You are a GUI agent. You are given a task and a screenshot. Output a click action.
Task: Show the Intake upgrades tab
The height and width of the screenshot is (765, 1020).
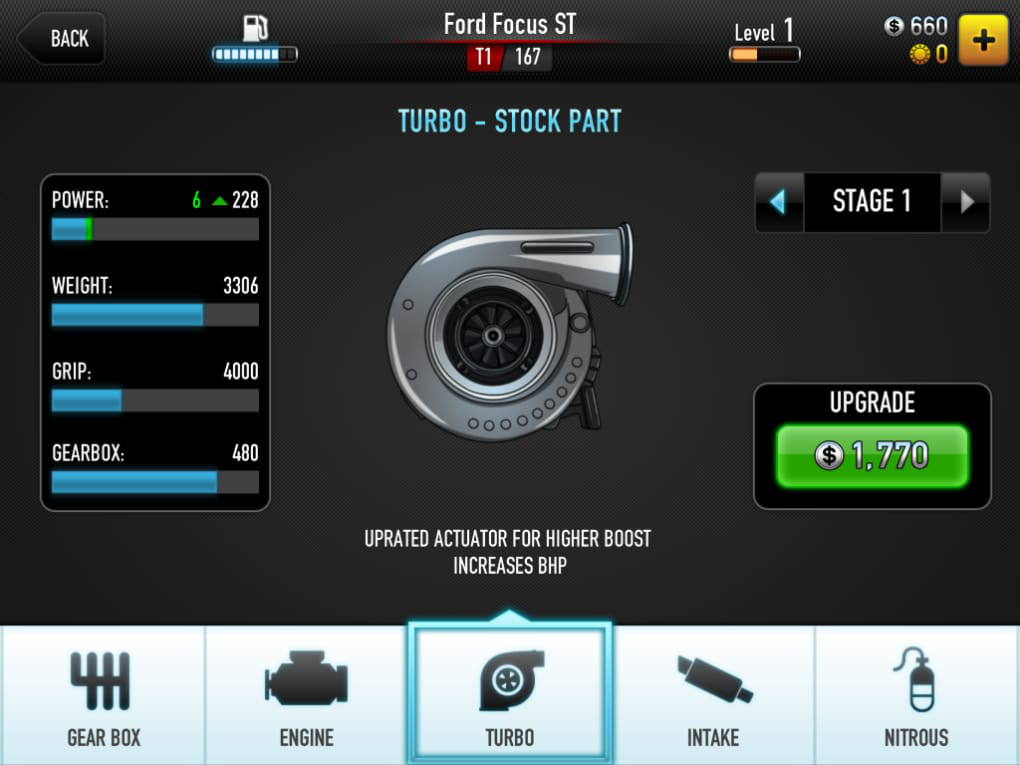click(713, 695)
